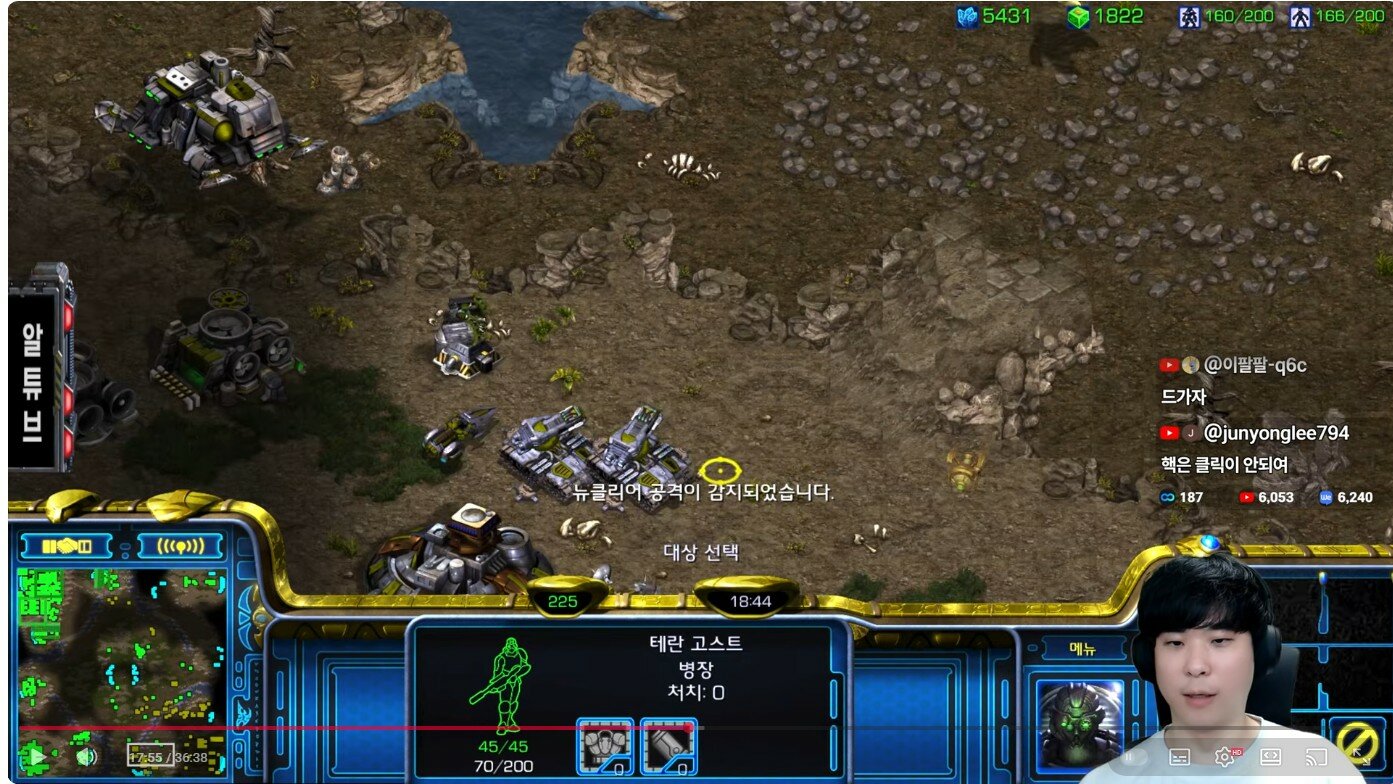Cancel the targeting command
This screenshot has height=784, width=1393.
[1356, 743]
